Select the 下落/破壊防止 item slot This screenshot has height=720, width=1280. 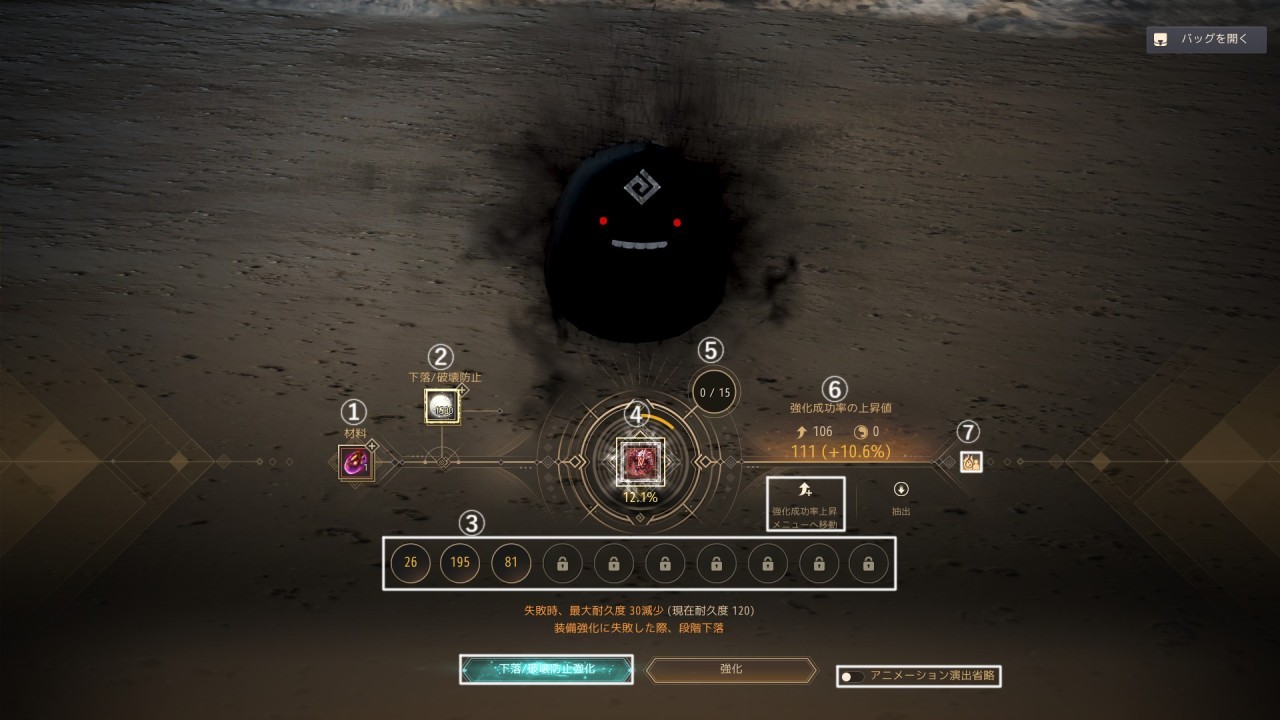[x=442, y=406]
